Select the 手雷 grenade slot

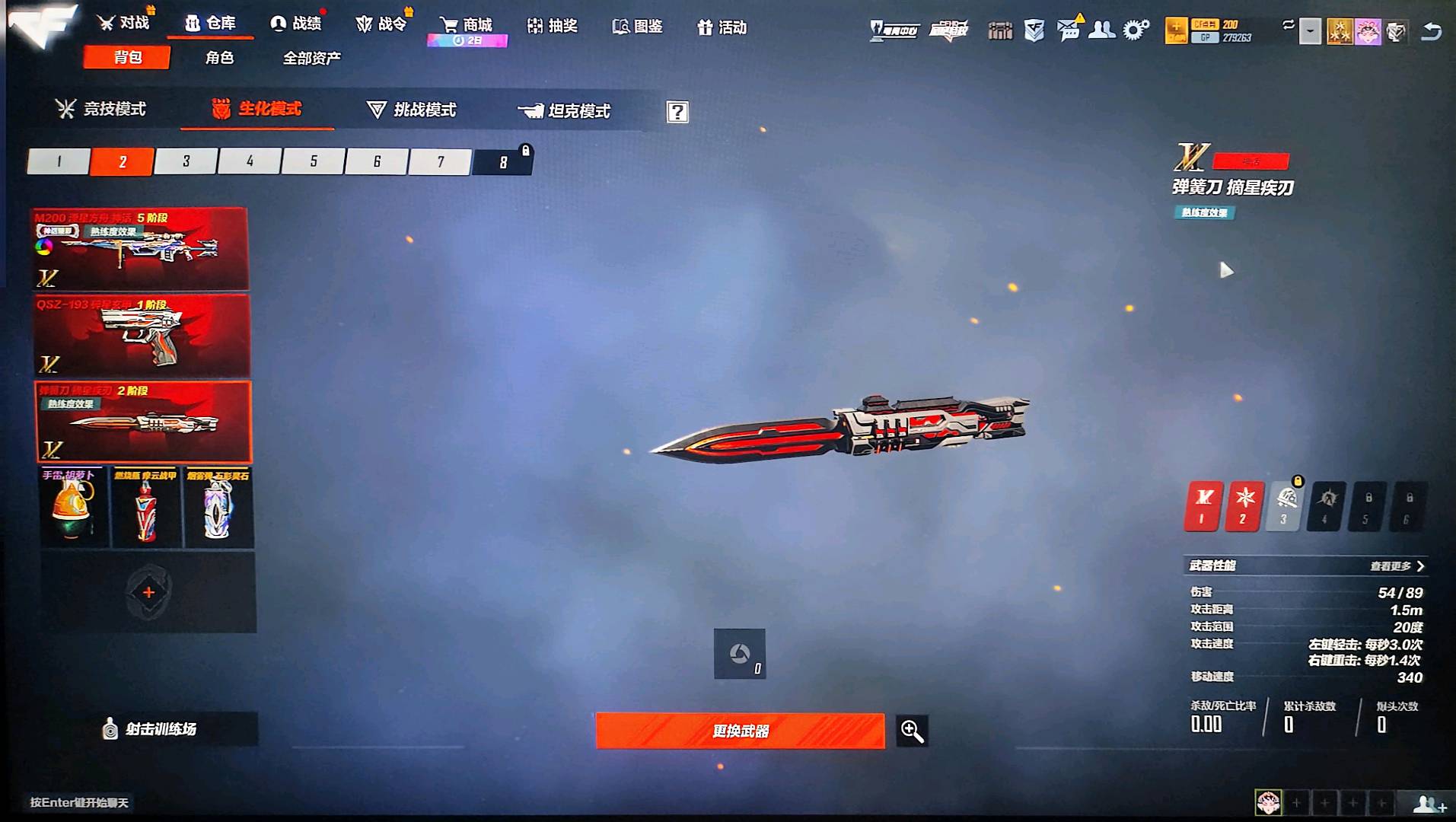[72, 507]
